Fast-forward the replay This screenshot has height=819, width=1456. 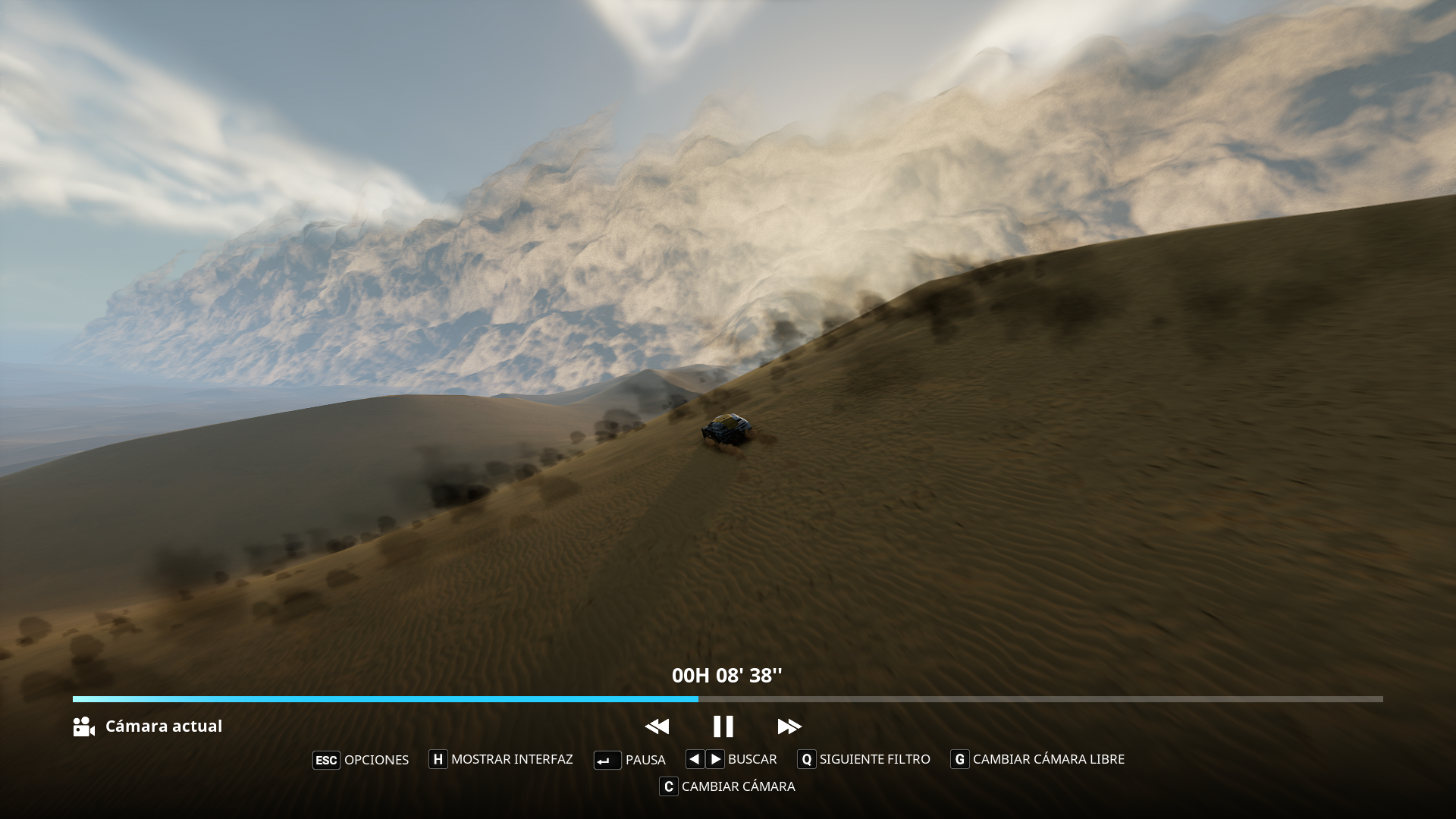(789, 726)
